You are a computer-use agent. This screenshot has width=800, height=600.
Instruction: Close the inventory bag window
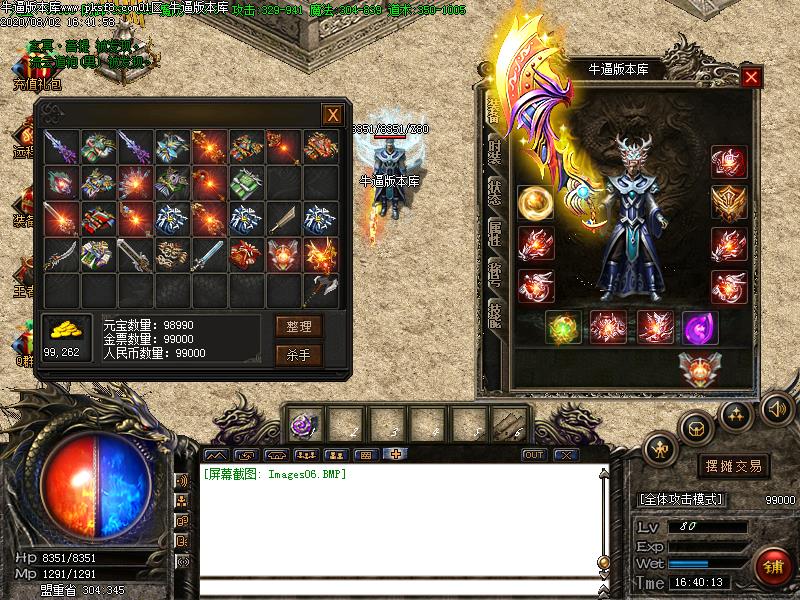click(331, 115)
